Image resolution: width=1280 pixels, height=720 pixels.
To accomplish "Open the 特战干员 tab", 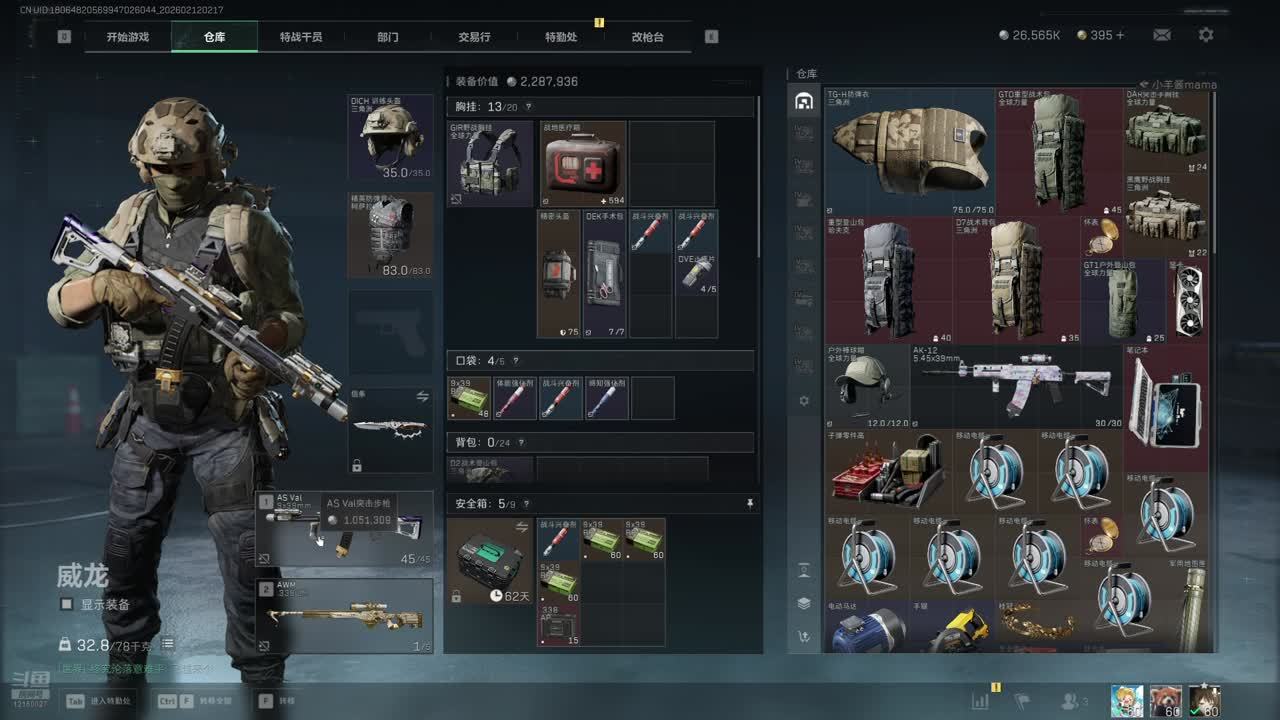I will click(x=301, y=37).
